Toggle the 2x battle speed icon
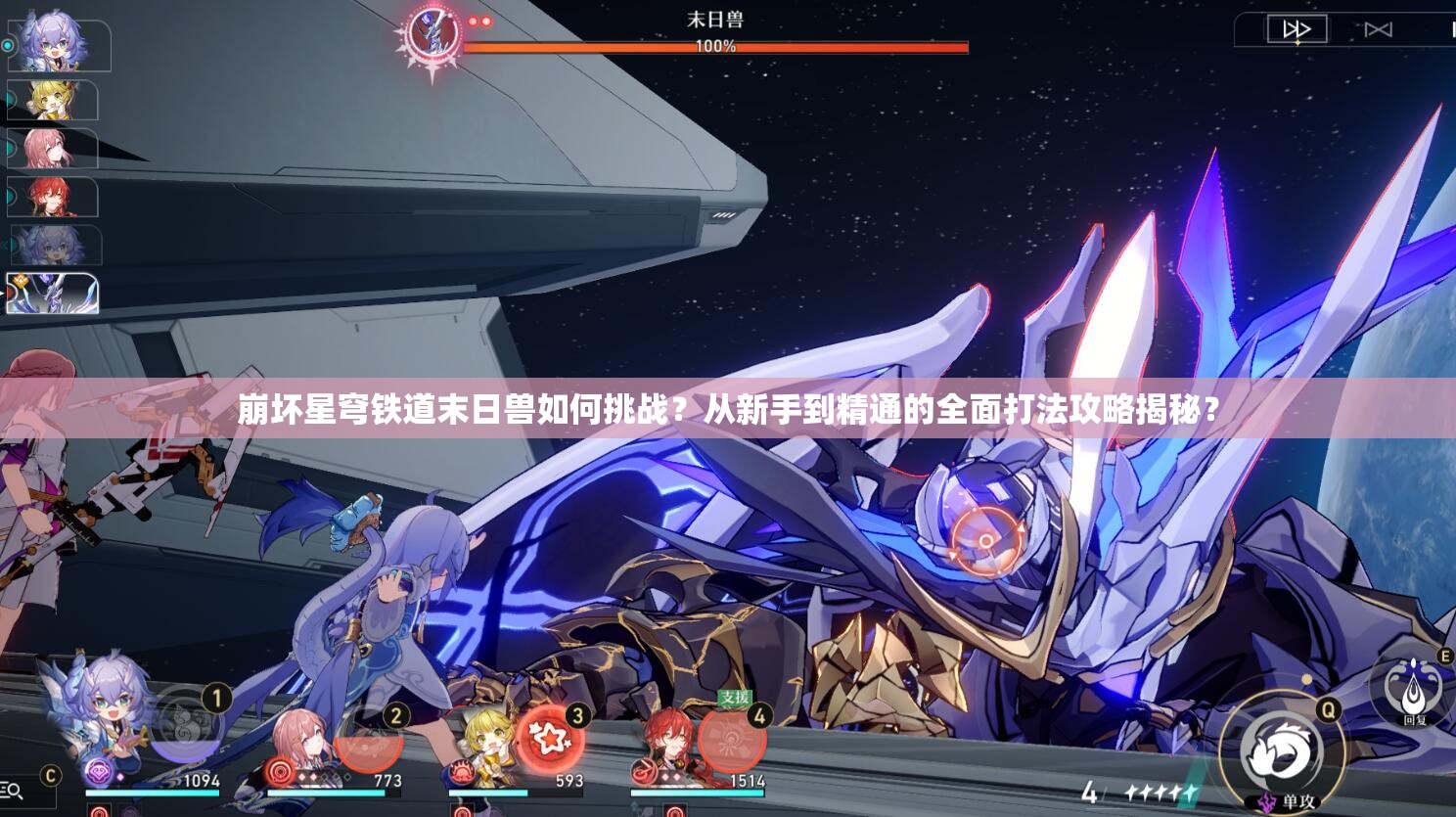 (x=1298, y=28)
